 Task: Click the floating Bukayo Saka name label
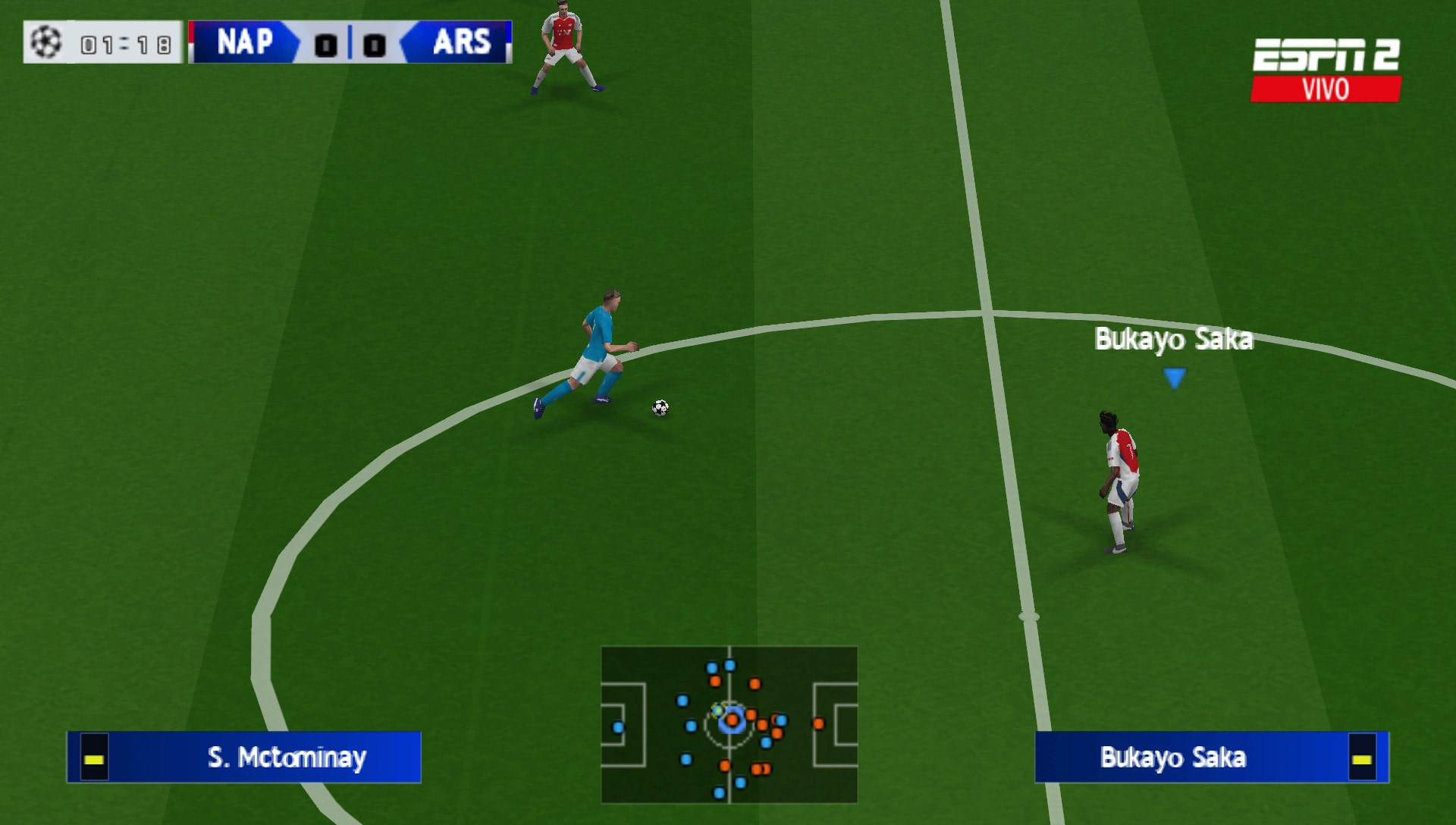(x=1175, y=340)
